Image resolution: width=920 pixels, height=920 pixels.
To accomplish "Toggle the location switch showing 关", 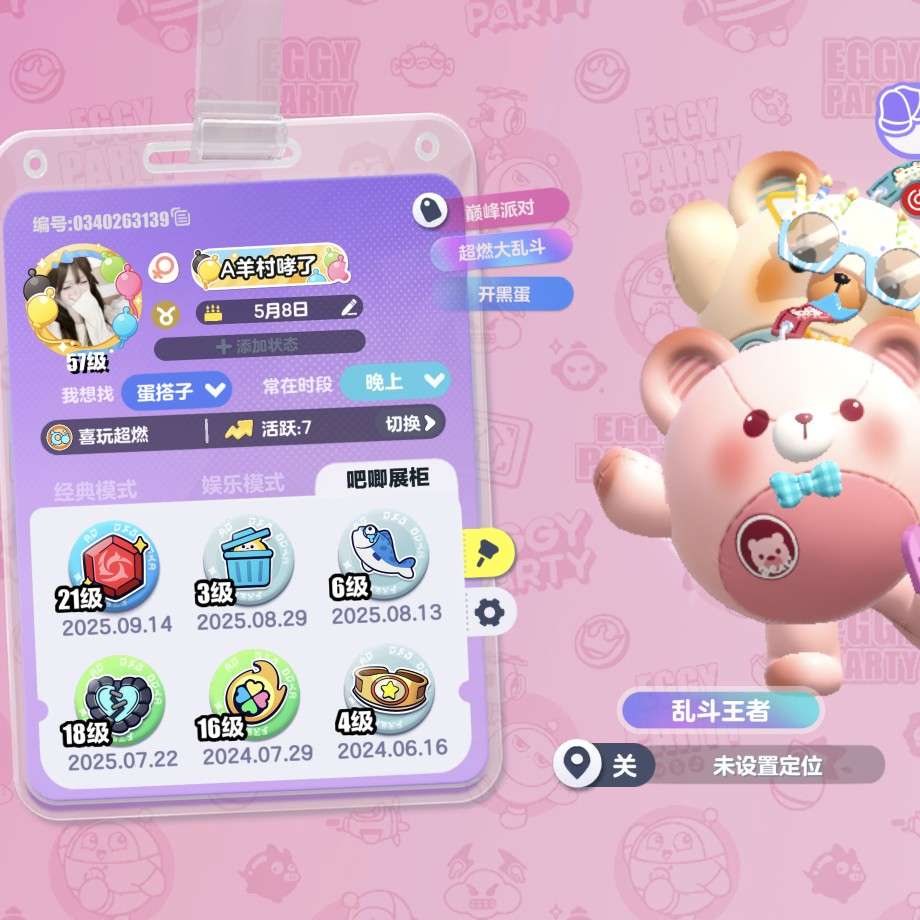I will (x=605, y=766).
